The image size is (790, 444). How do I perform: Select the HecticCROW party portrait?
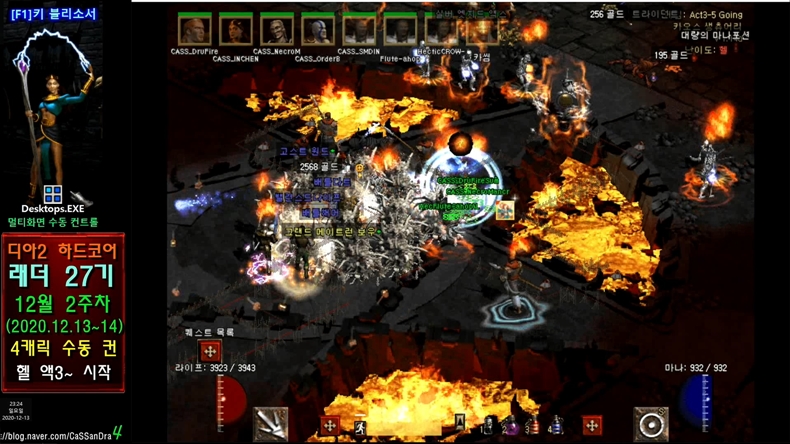pos(440,29)
